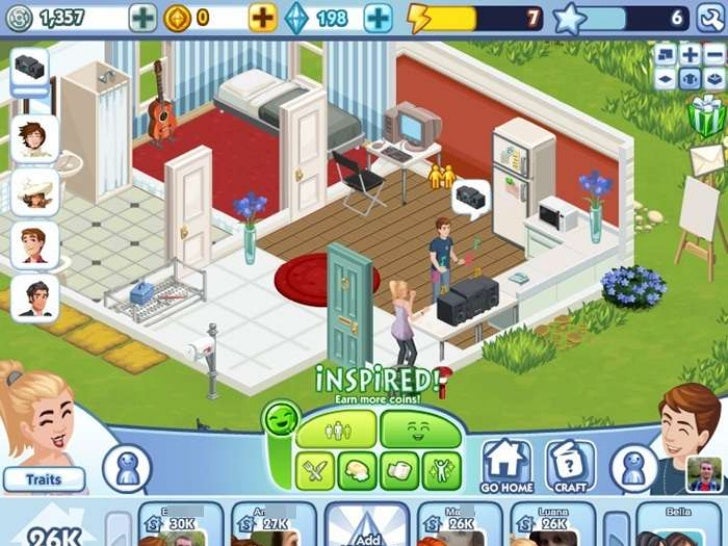Open settings with the wrench icon
This screenshot has height=546, width=728.
[x=709, y=17]
